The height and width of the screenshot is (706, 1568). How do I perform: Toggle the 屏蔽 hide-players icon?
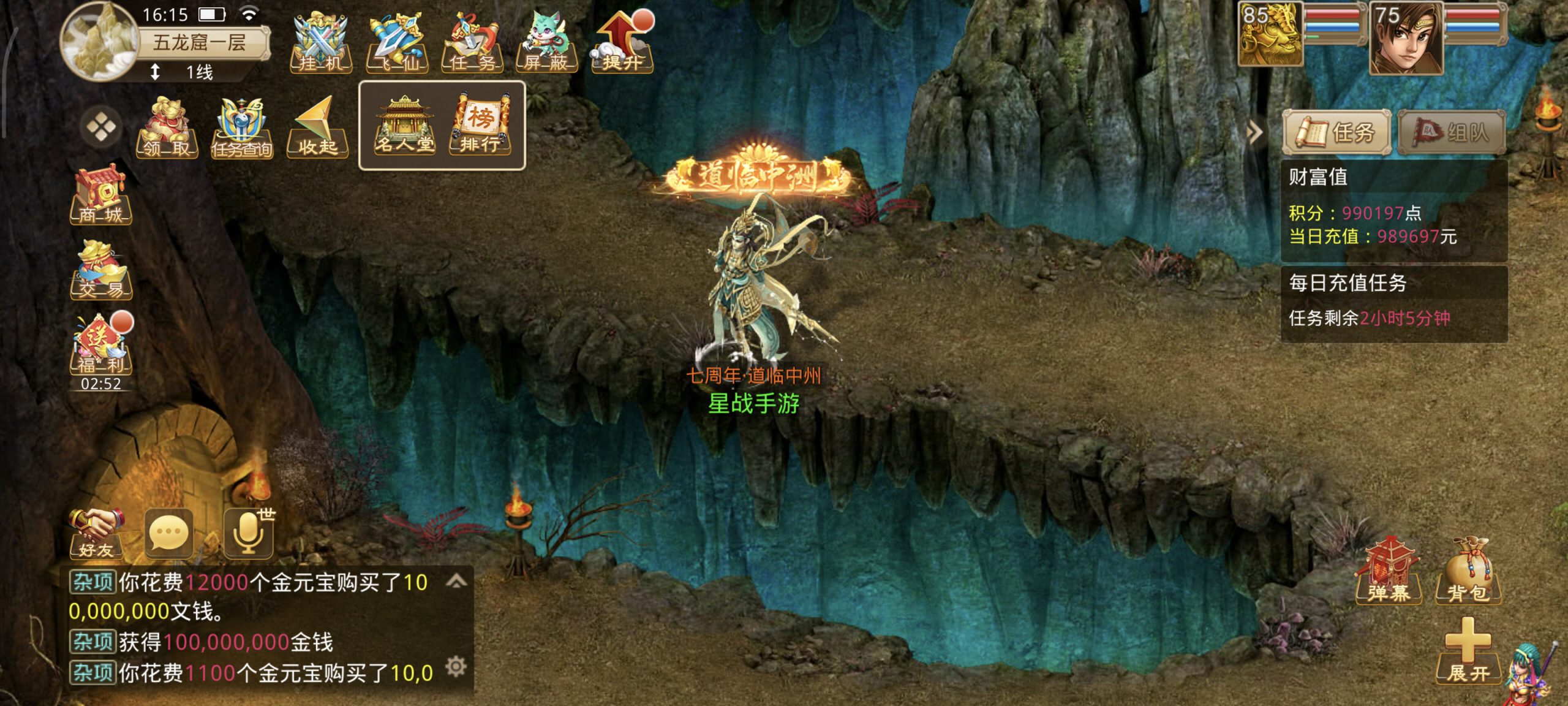tap(546, 43)
